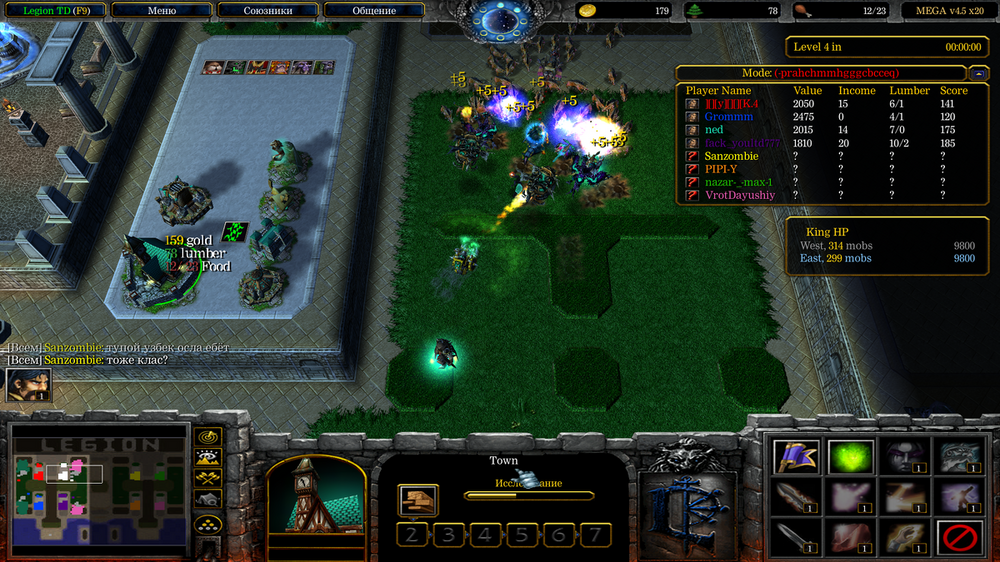Image resolution: width=1000 pixels, height=562 pixels.
Task: Toggle minimap creep display button
Action: point(208,500)
